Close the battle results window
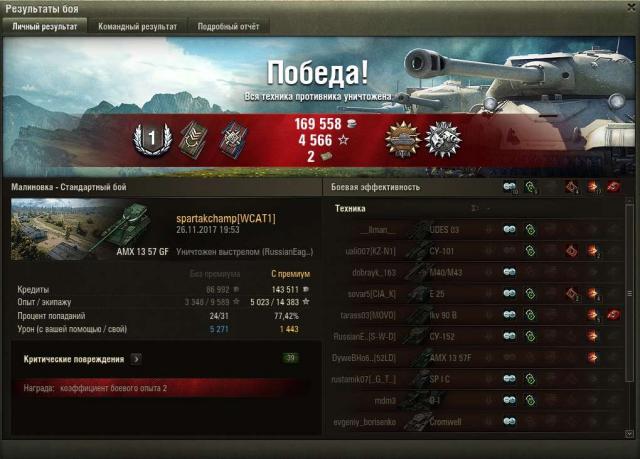Image resolution: width=640 pixels, height=459 pixels. [x=630, y=8]
